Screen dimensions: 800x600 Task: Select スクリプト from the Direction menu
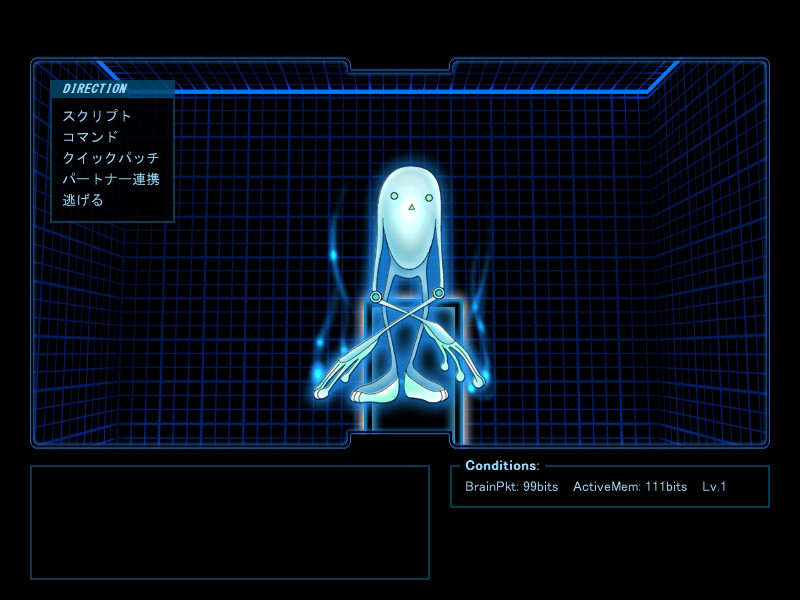click(x=97, y=116)
